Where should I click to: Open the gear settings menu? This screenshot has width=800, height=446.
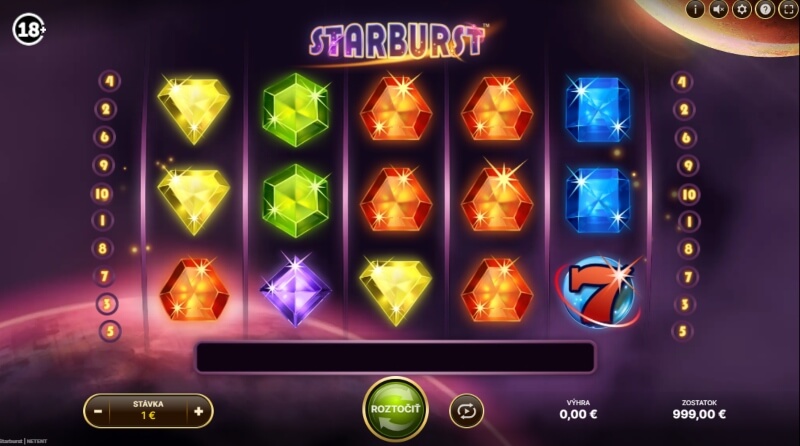point(742,9)
